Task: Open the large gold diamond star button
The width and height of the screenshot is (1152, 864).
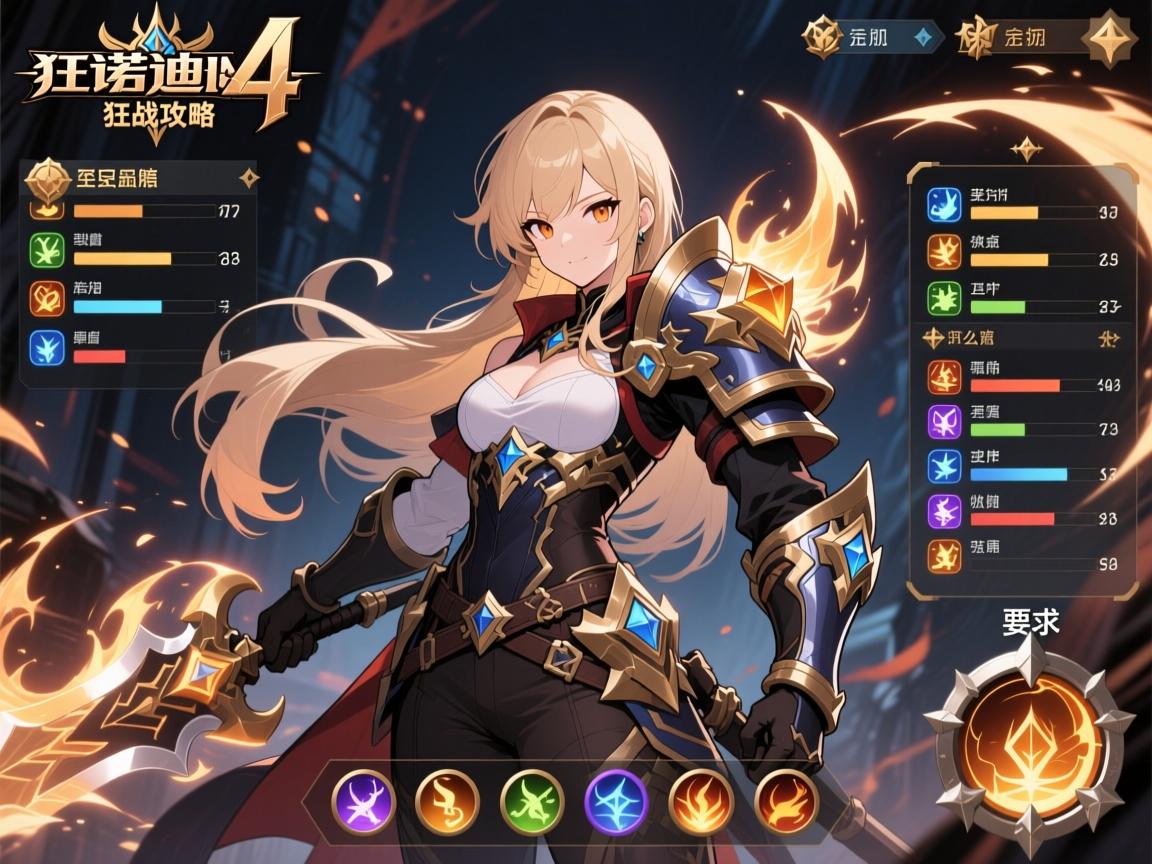Action: pos(1111,39)
